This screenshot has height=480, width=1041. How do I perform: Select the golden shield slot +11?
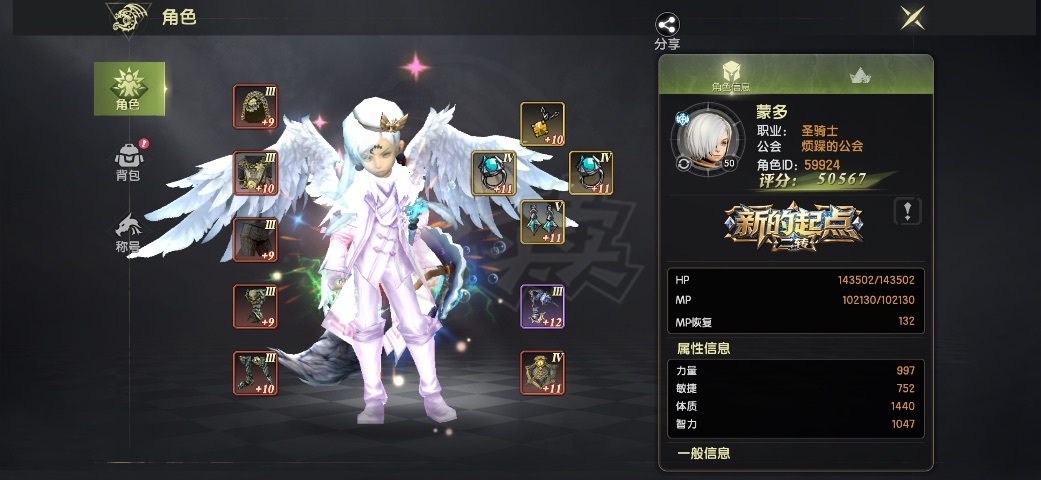[x=542, y=373]
